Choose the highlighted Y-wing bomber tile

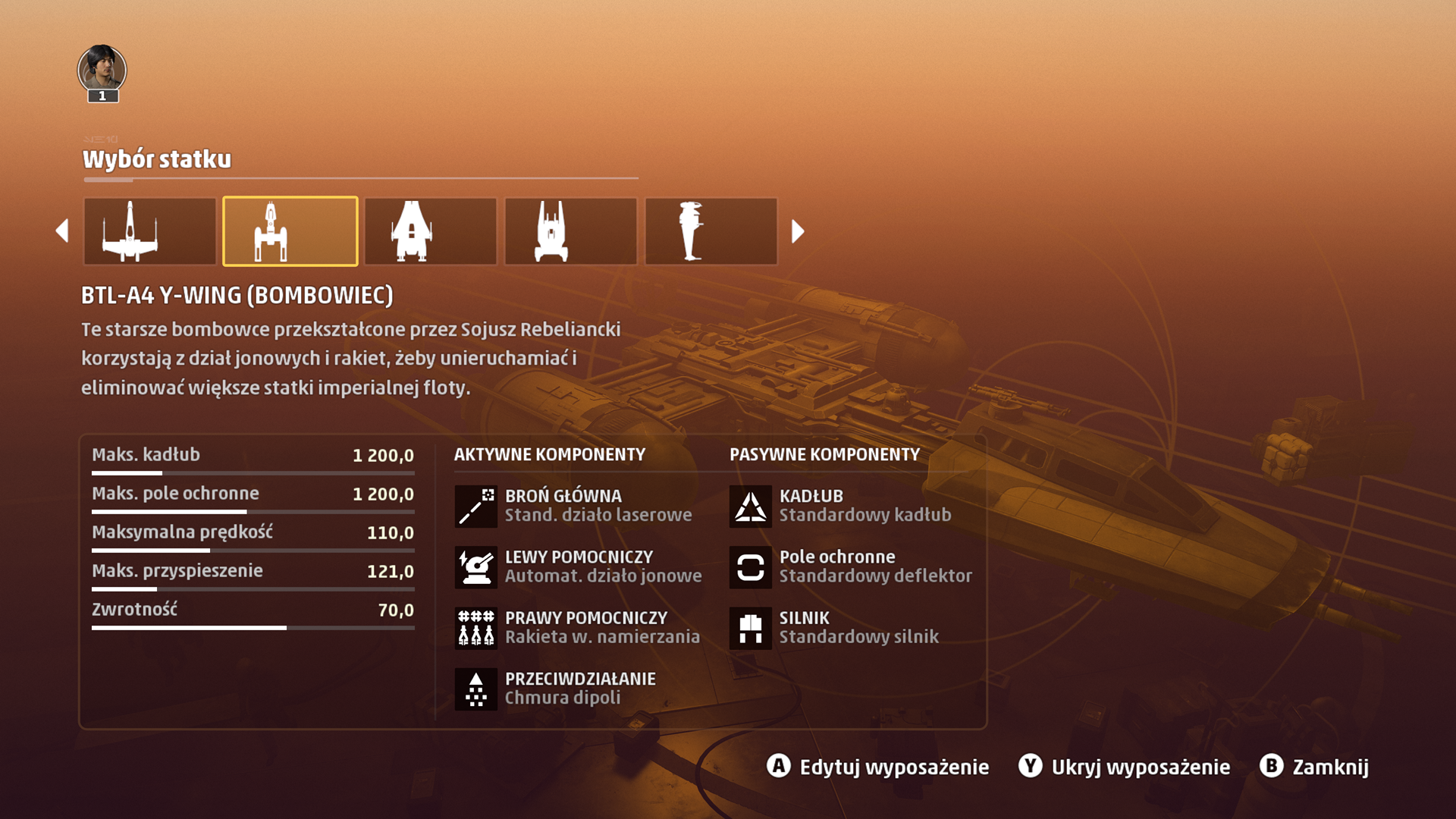pyautogui.click(x=290, y=231)
